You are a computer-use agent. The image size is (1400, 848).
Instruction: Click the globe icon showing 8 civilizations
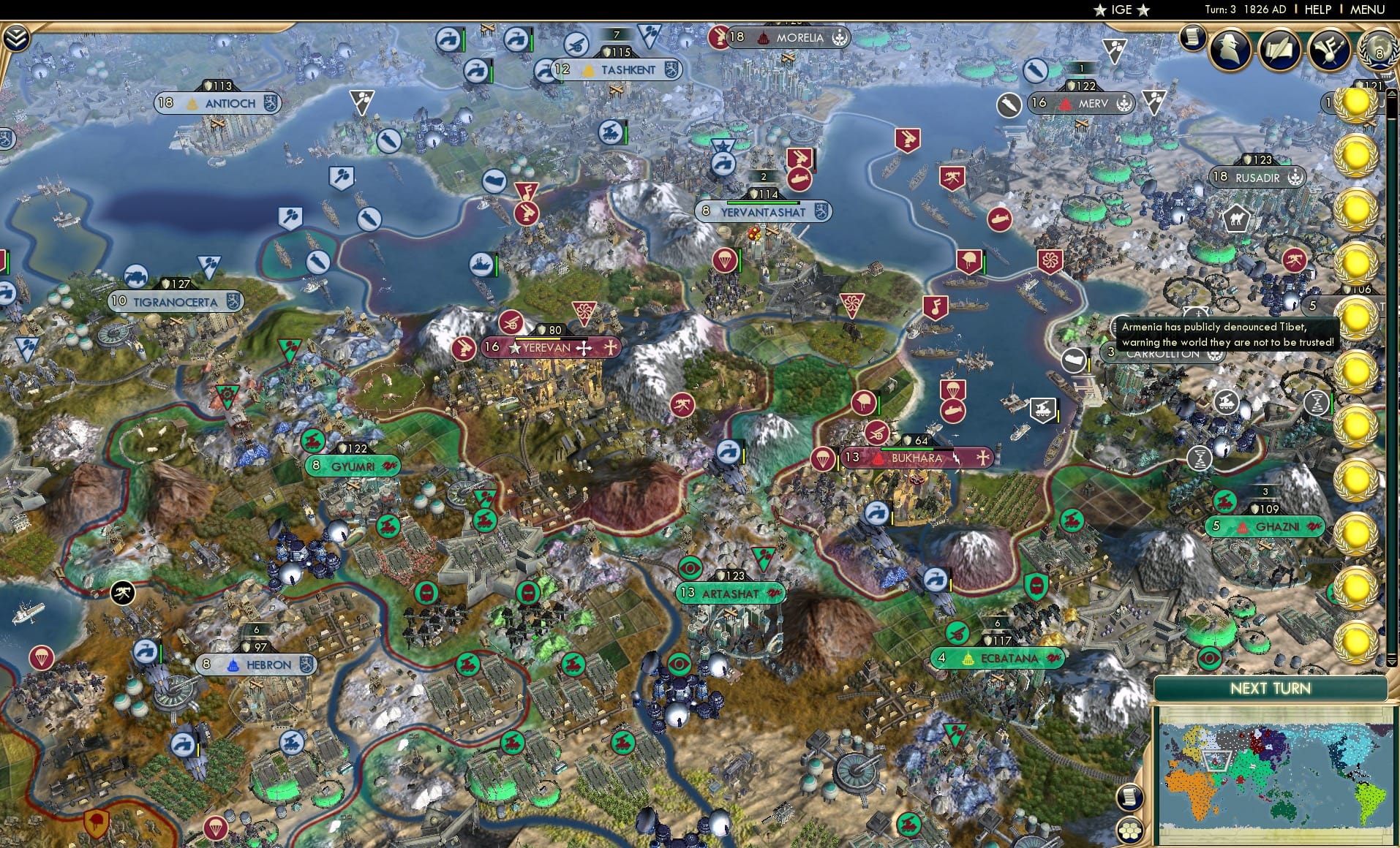coord(1378,53)
